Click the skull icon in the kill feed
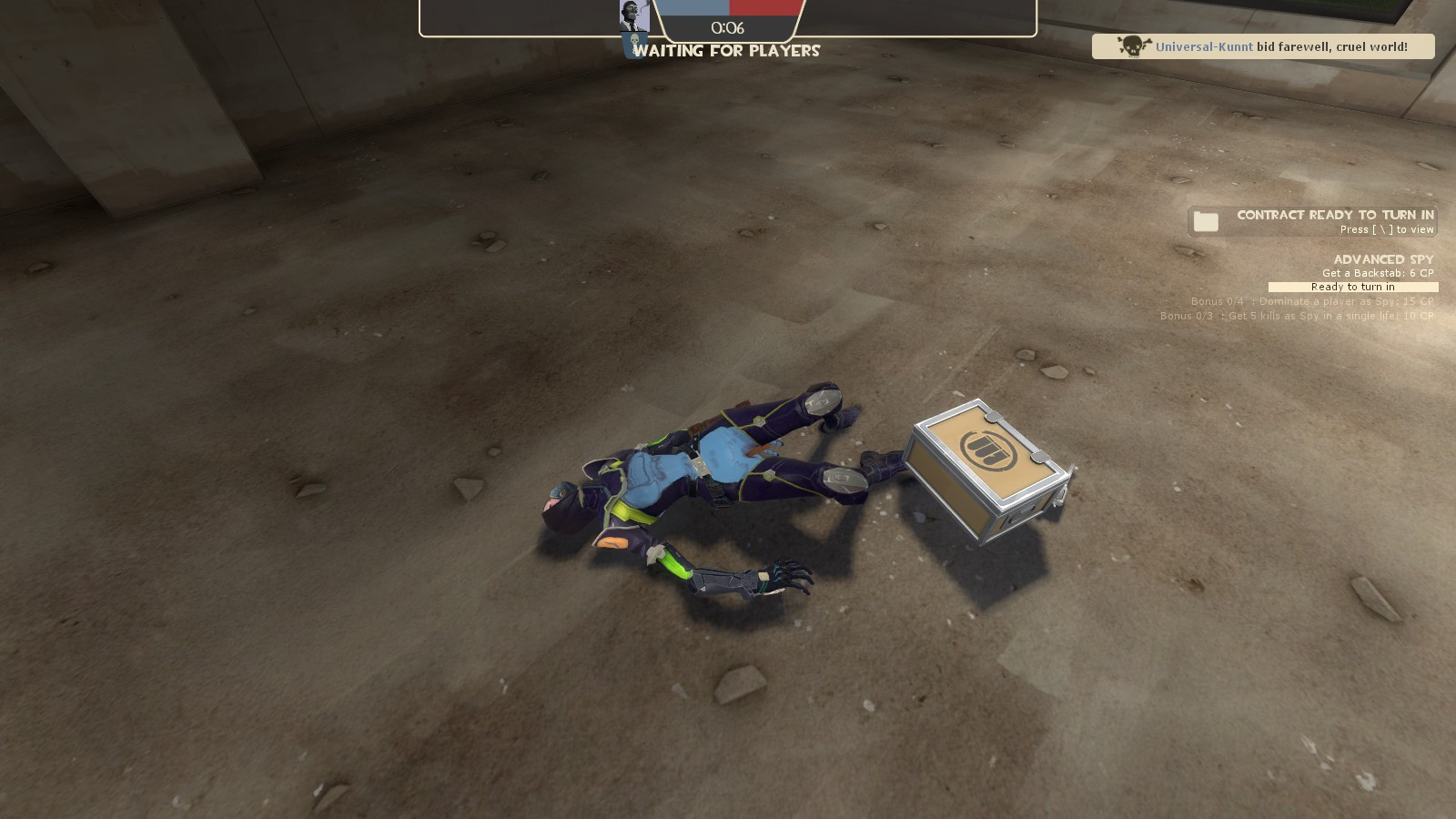The image size is (1456, 819). click(1136, 45)
